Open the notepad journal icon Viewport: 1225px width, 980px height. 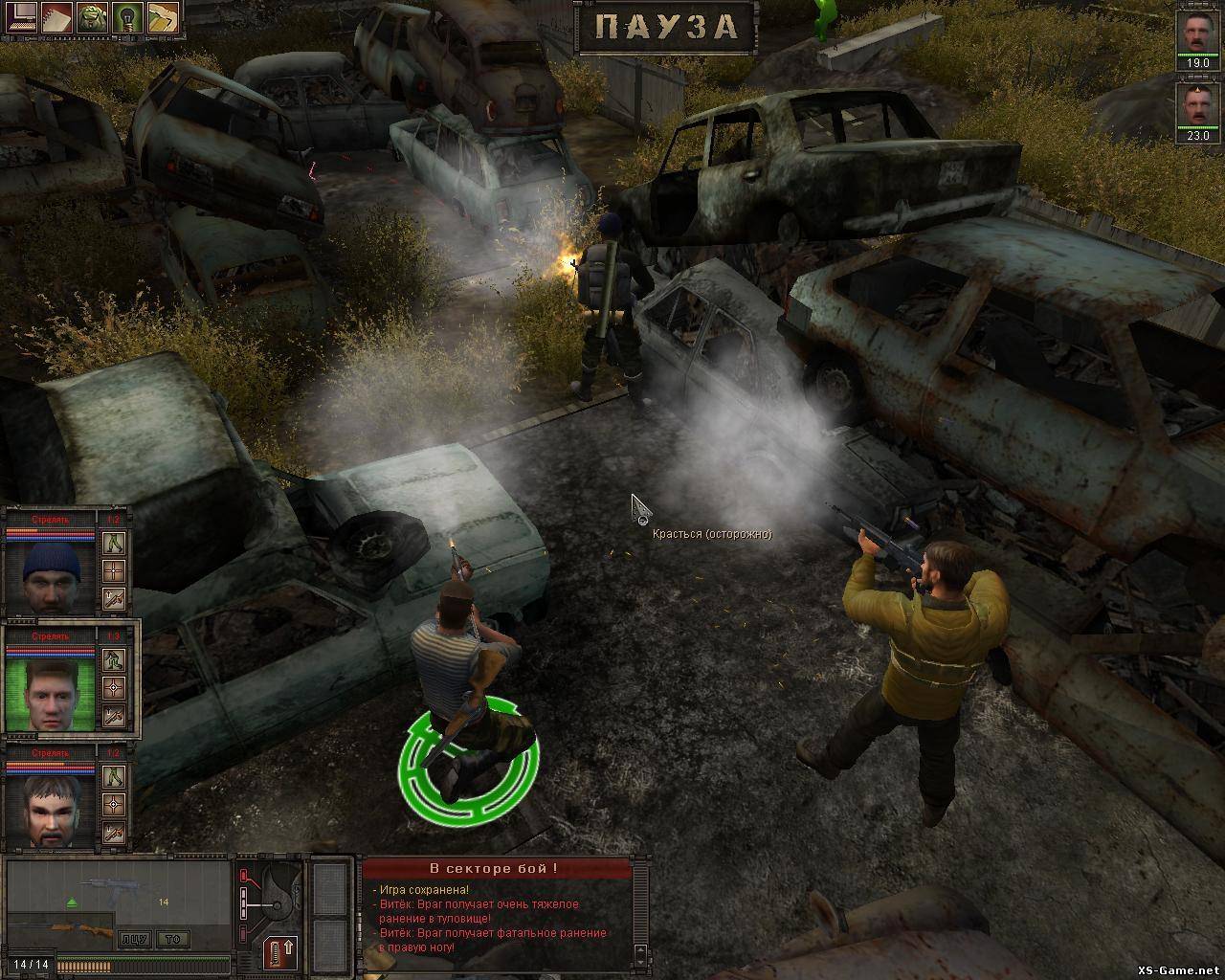click(56, 16)
